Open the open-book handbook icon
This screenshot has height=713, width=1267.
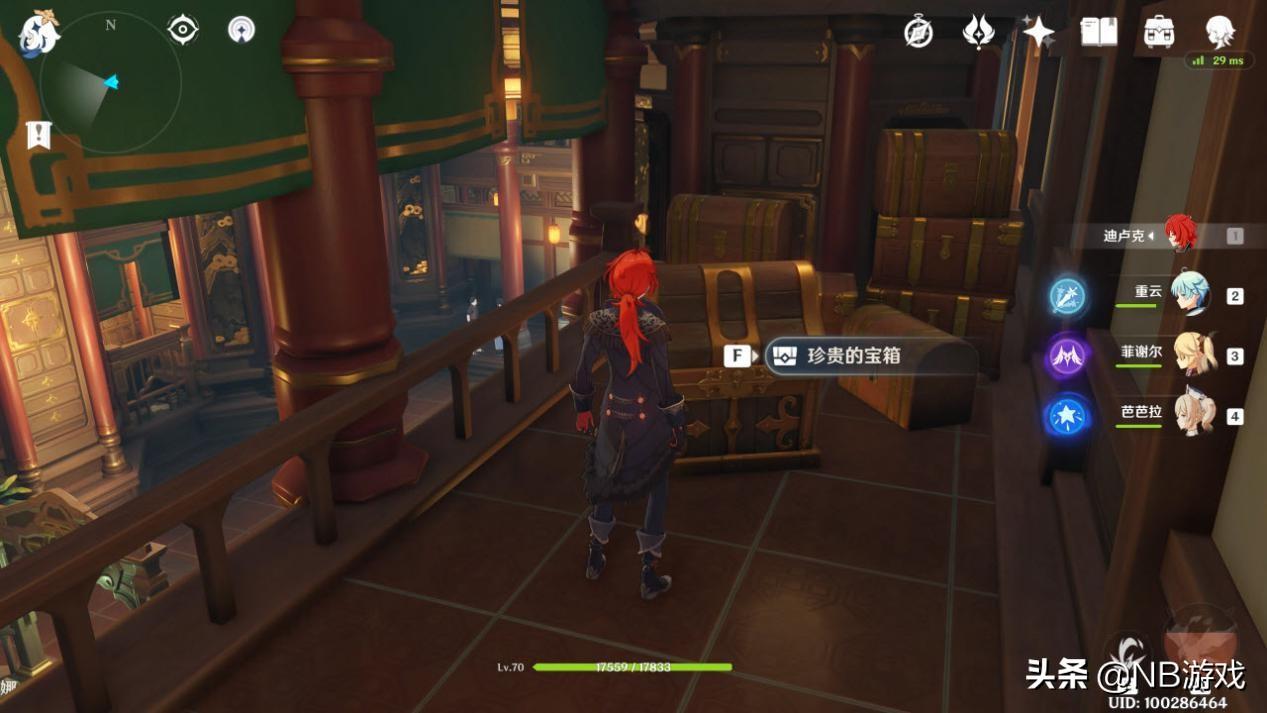pos(1099,32)
